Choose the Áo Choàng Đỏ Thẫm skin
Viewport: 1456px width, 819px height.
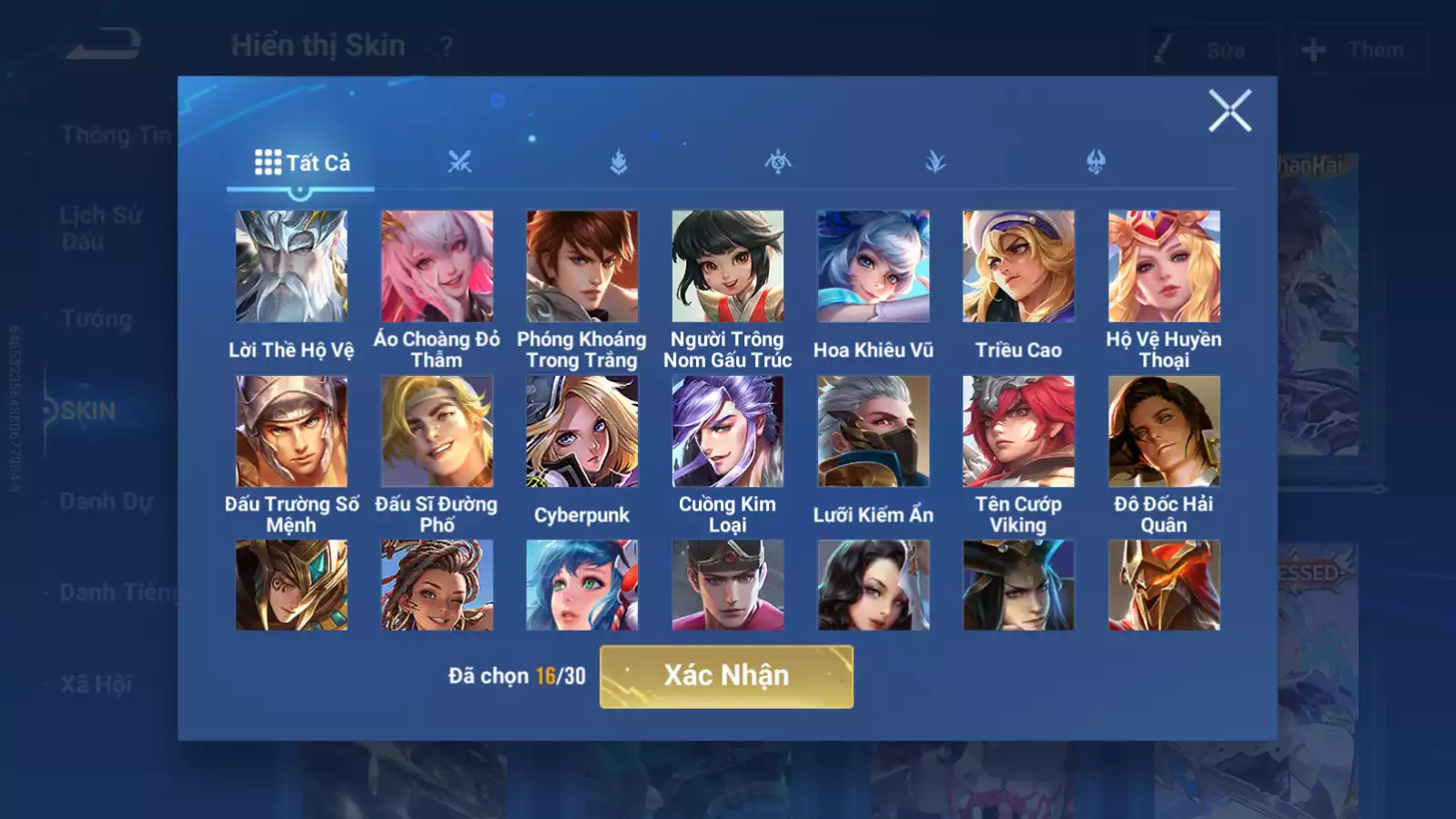437,267
